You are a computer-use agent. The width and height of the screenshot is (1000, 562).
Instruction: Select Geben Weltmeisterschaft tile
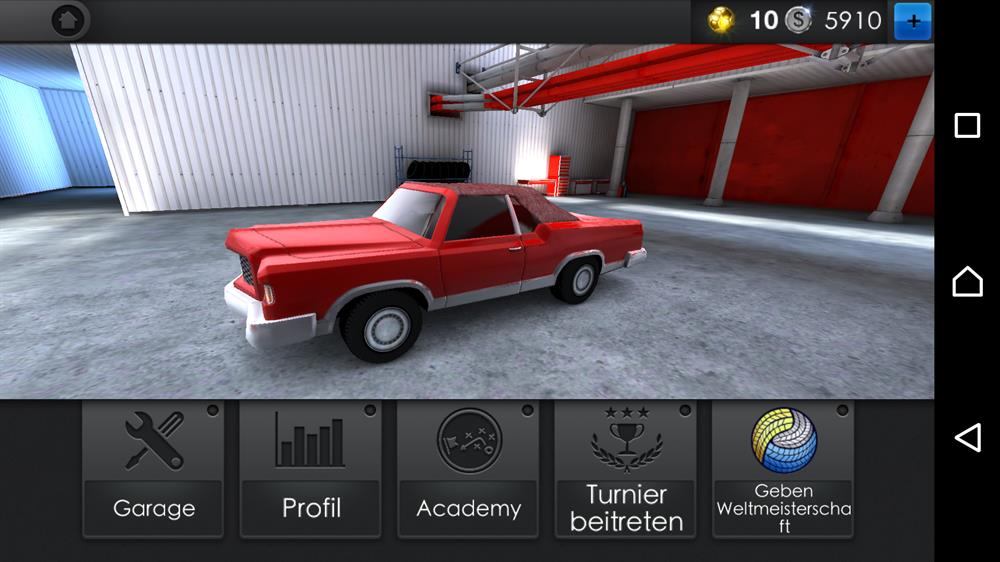click(783, 470)
